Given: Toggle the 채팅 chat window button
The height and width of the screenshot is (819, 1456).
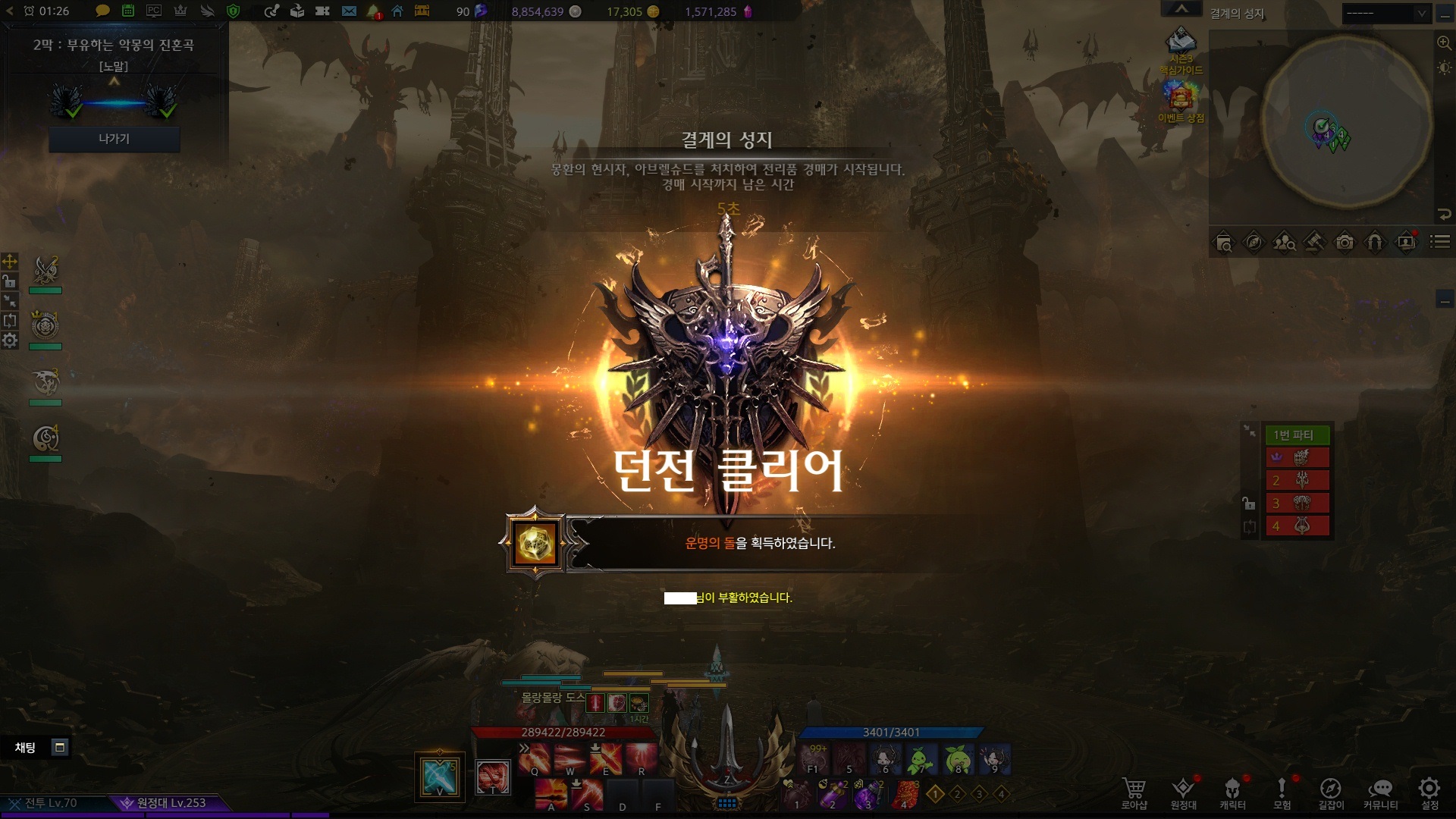Looking at the screenshot, I should (x=60, y=748).
